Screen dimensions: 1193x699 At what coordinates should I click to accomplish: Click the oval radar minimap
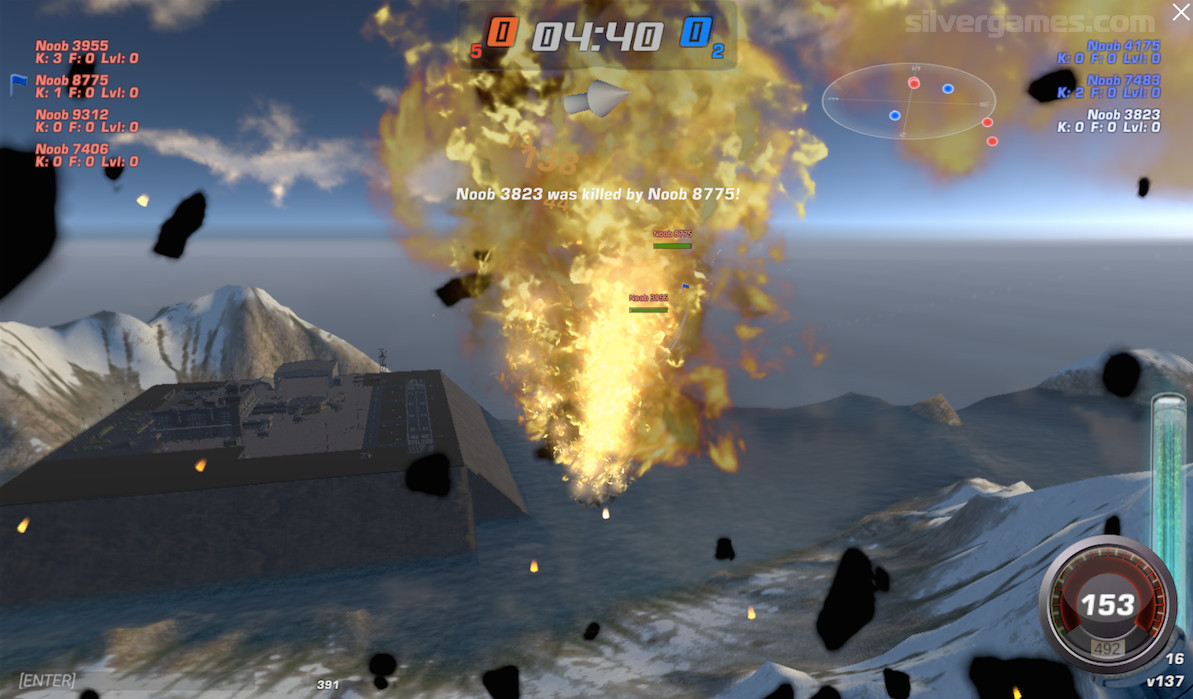(x=908, y=101)
